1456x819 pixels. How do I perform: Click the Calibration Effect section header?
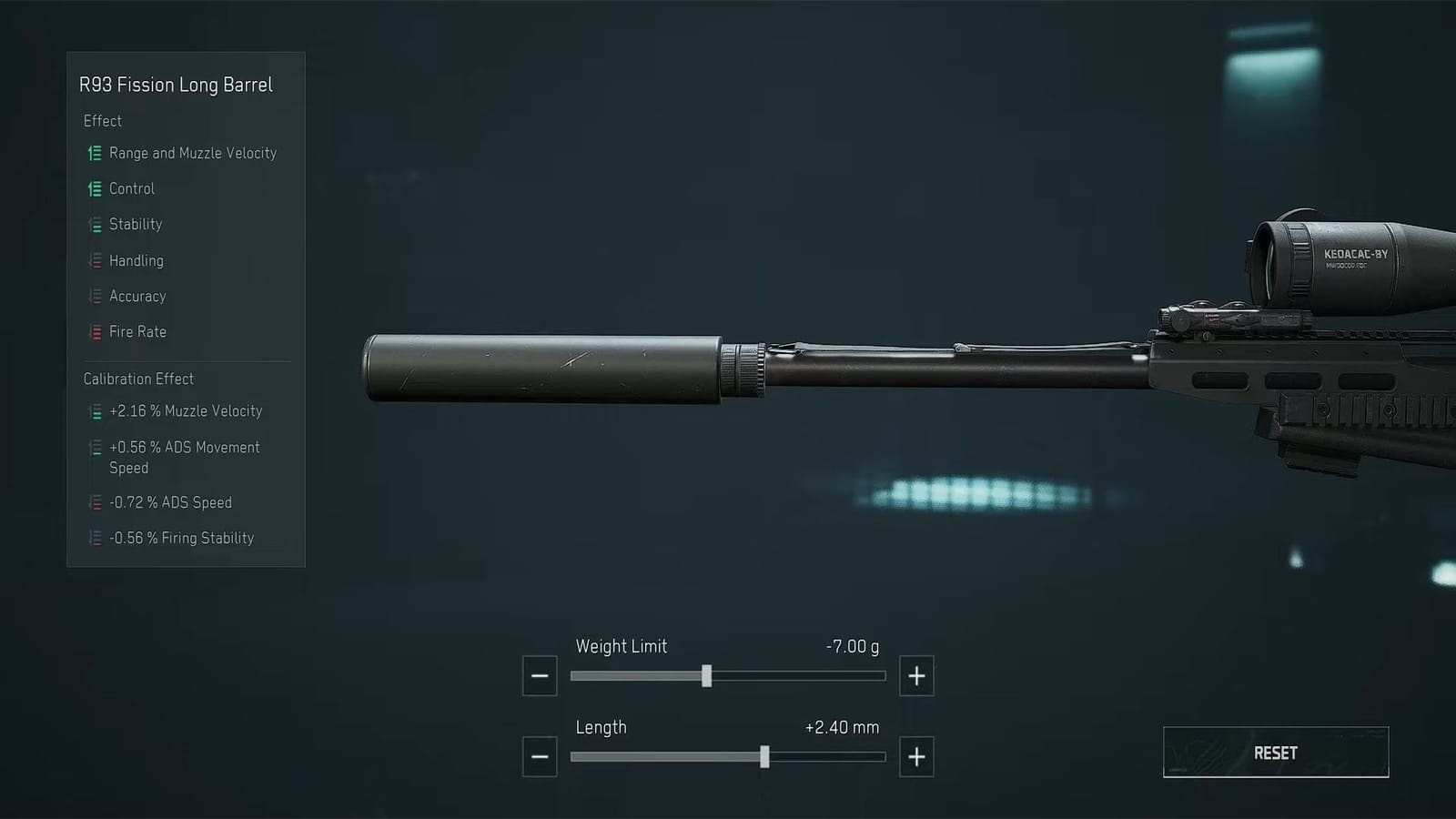click(x=138, y=379)
